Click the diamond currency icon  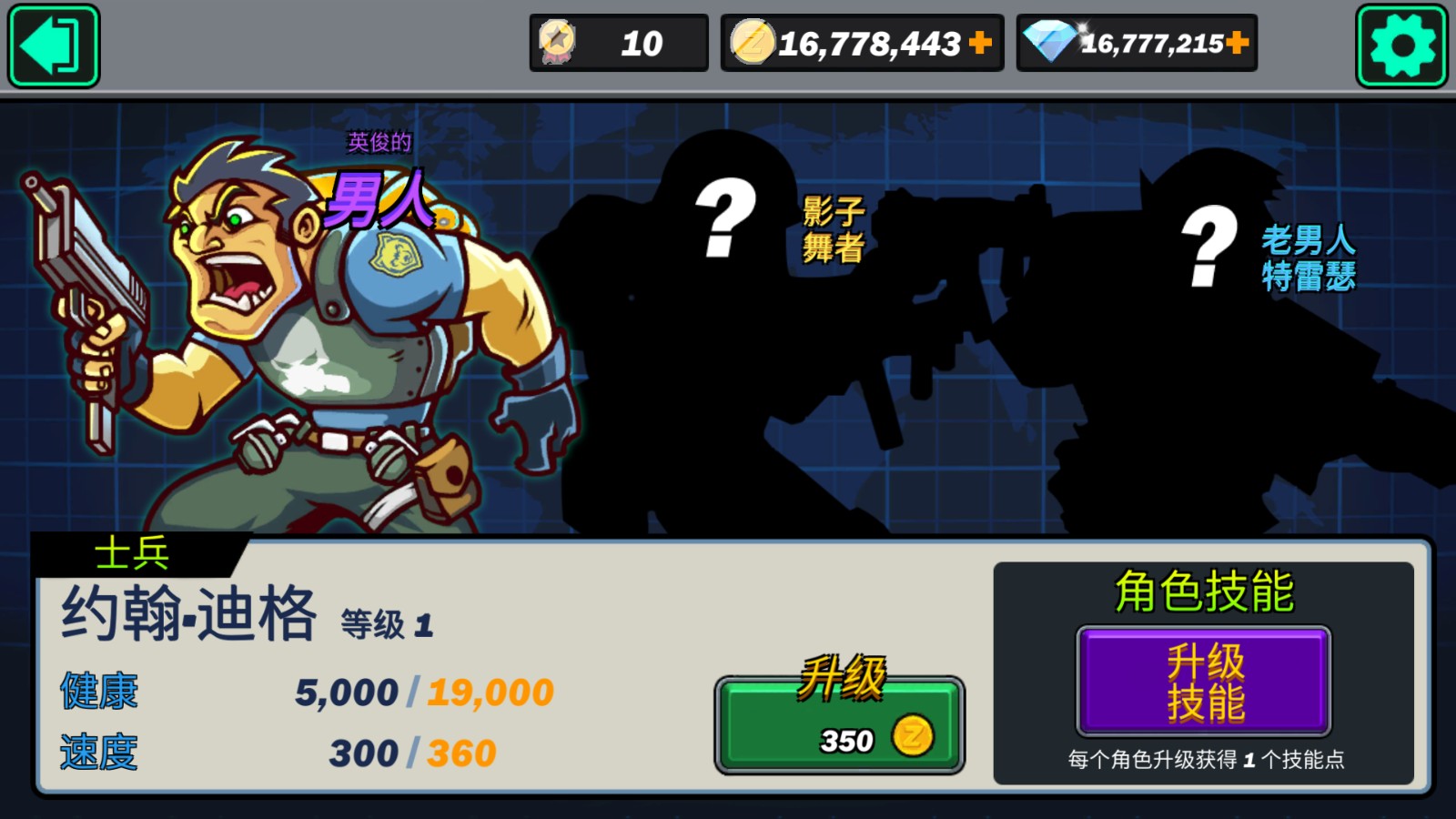point(1049,40)
